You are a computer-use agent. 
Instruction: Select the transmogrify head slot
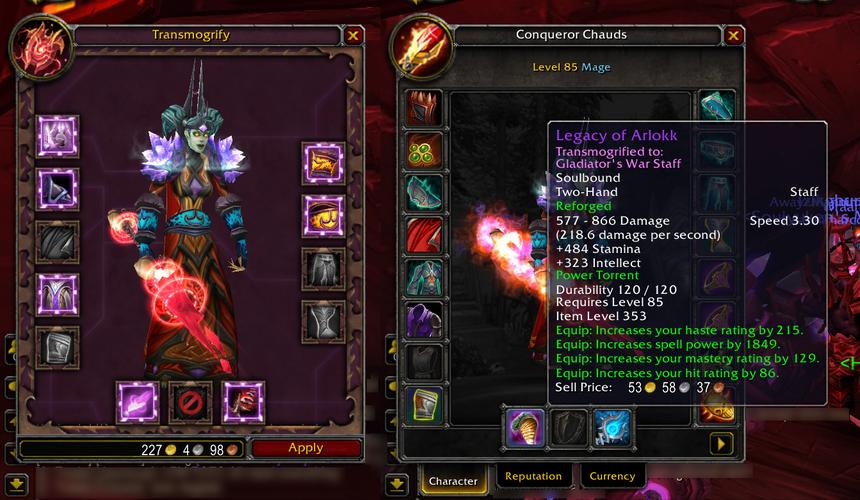click(x=57, y=136)
